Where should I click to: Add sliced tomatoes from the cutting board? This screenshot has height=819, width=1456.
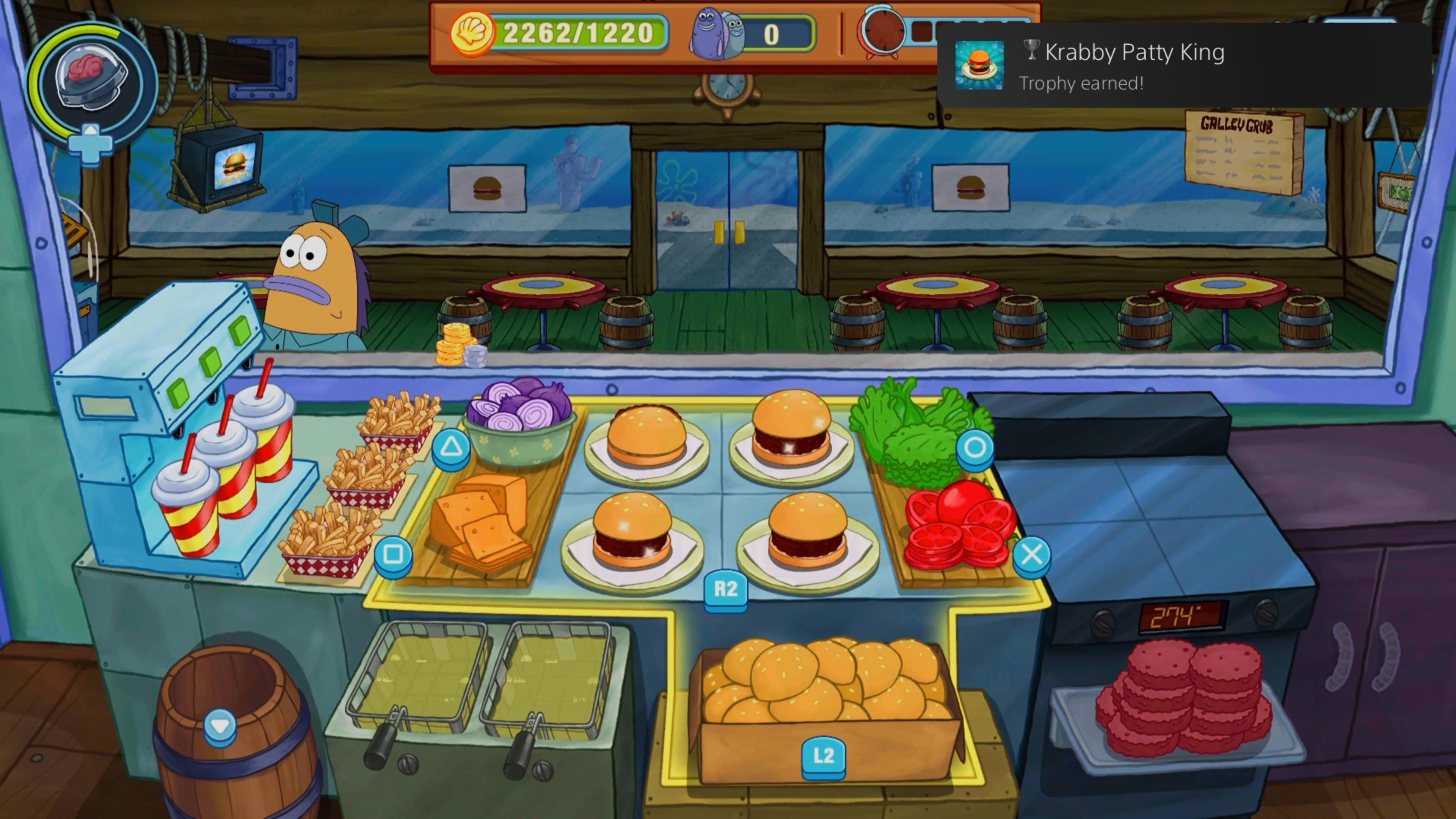[958, 526]
